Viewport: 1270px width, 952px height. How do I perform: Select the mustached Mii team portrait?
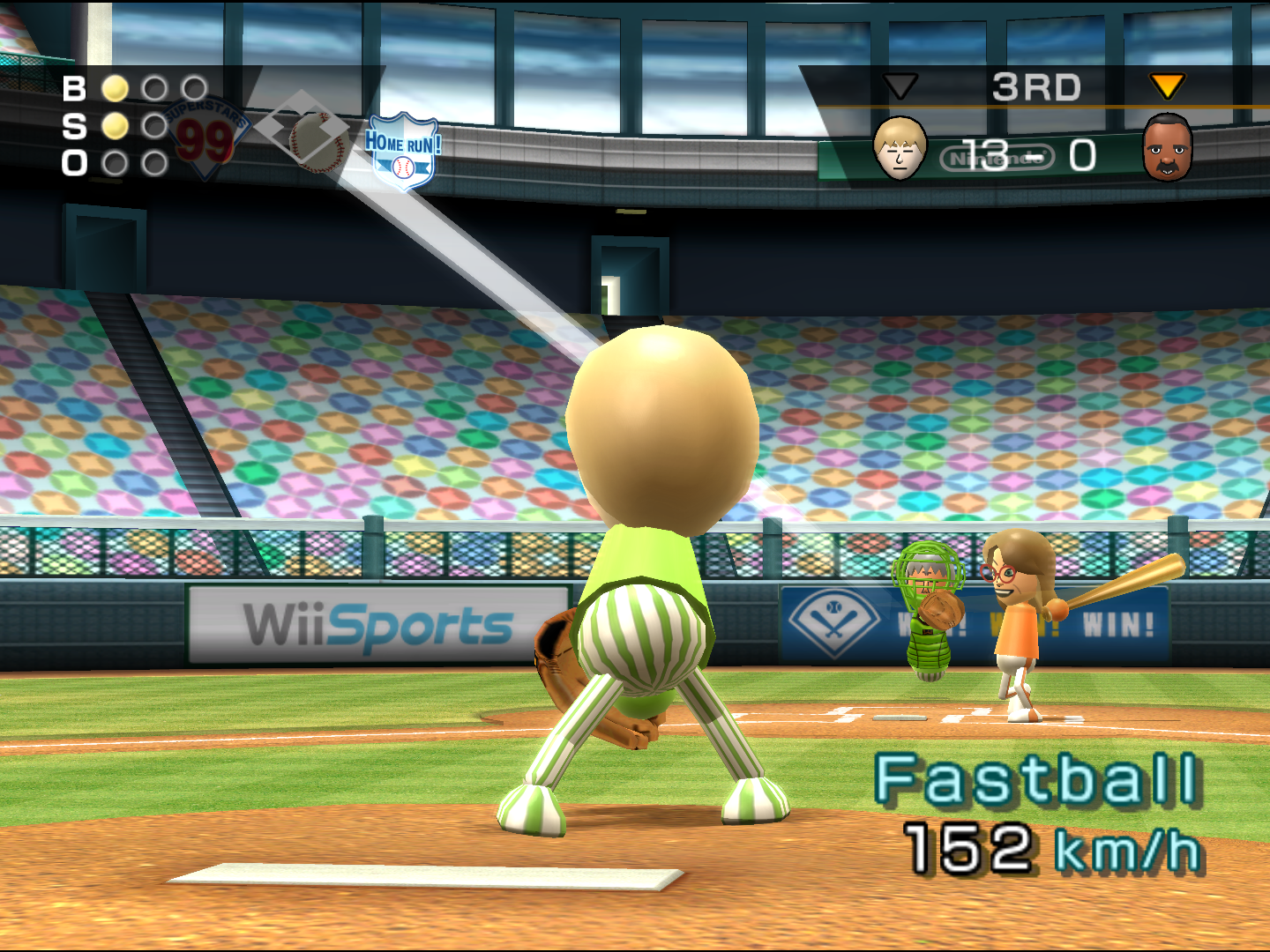pyautogui.click(x=1167, y=148)
